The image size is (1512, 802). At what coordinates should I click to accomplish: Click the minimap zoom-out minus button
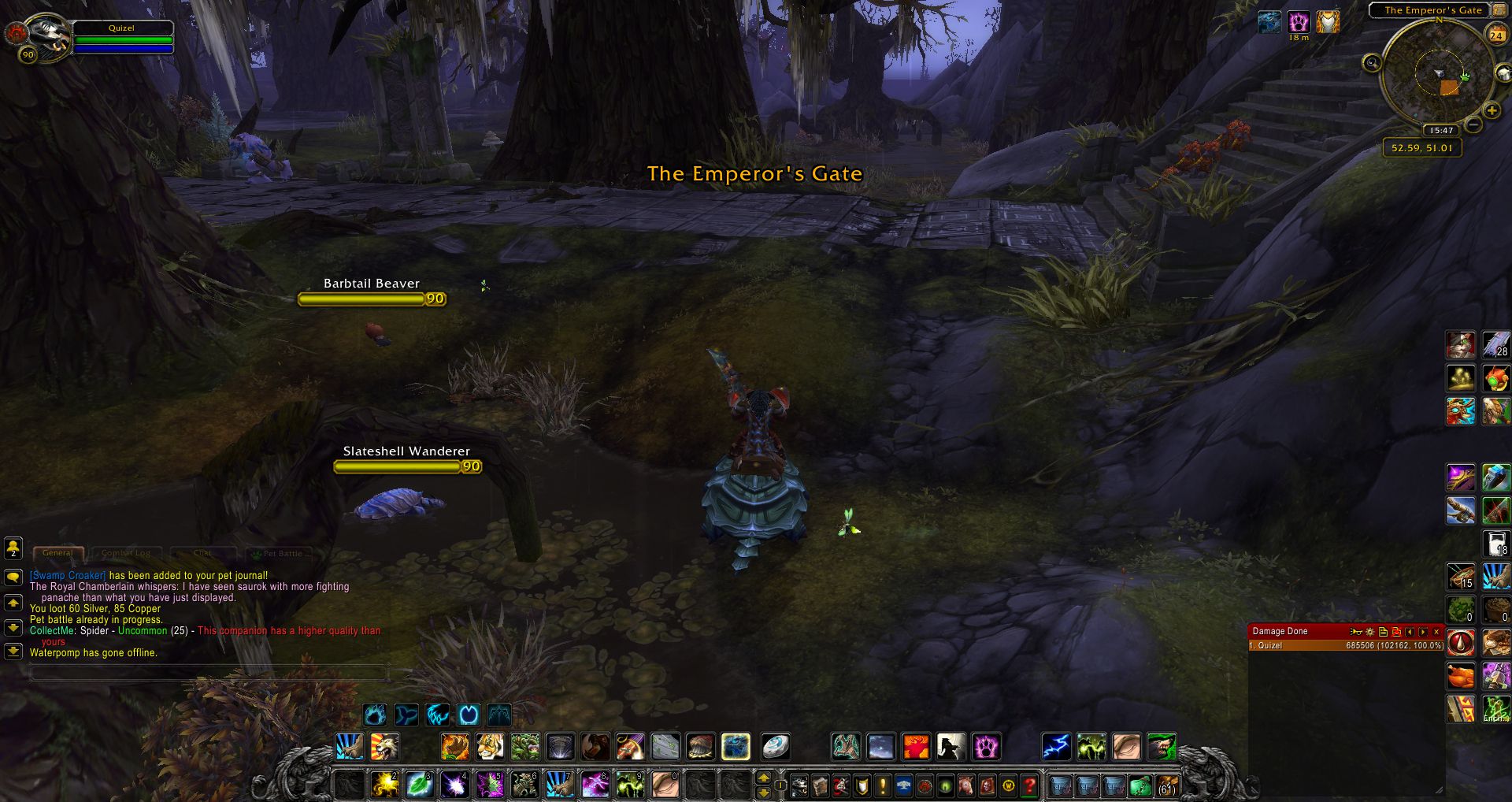tap(1474, 124)
